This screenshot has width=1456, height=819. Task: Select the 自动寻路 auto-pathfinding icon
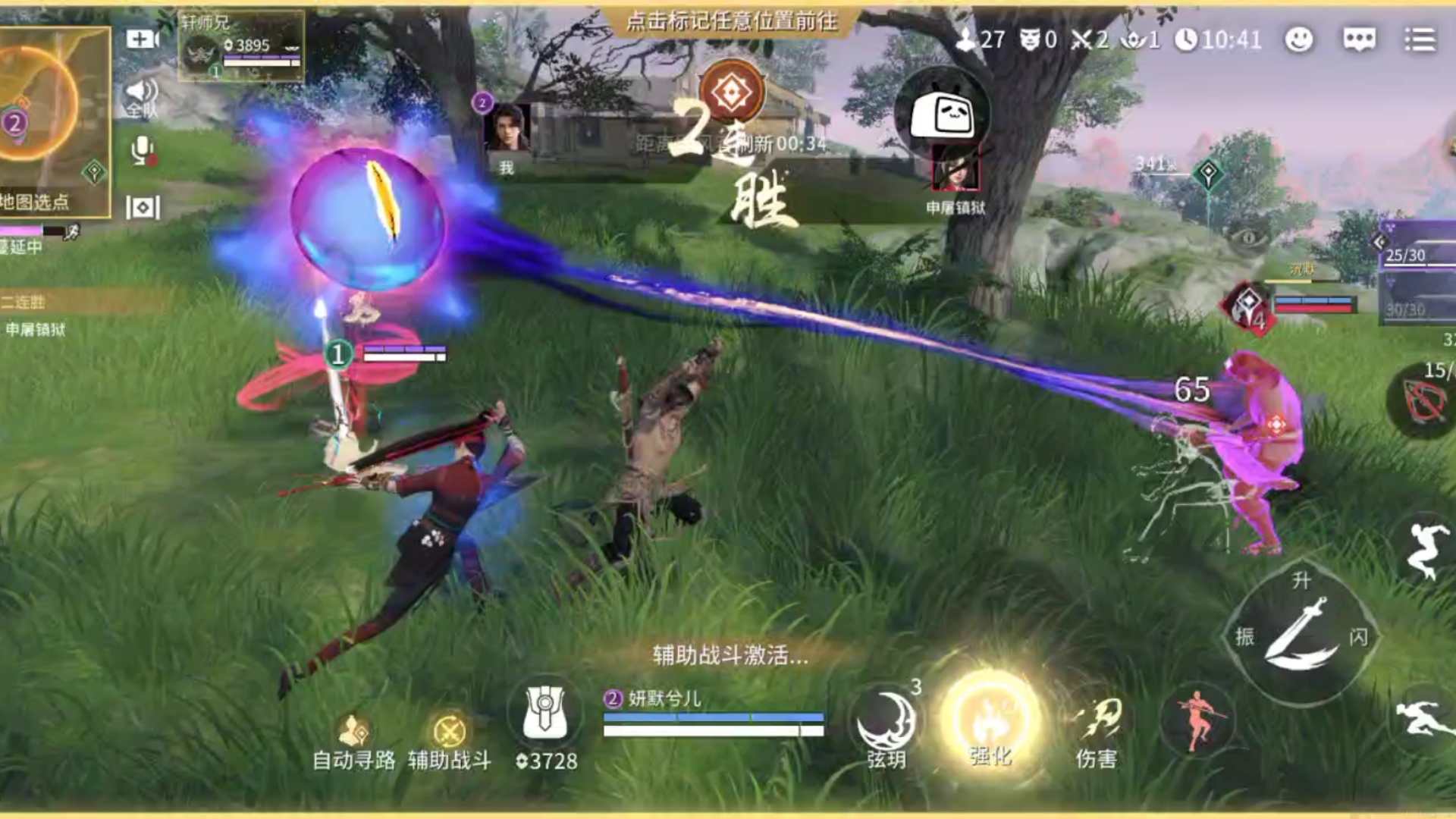(351, 730)
